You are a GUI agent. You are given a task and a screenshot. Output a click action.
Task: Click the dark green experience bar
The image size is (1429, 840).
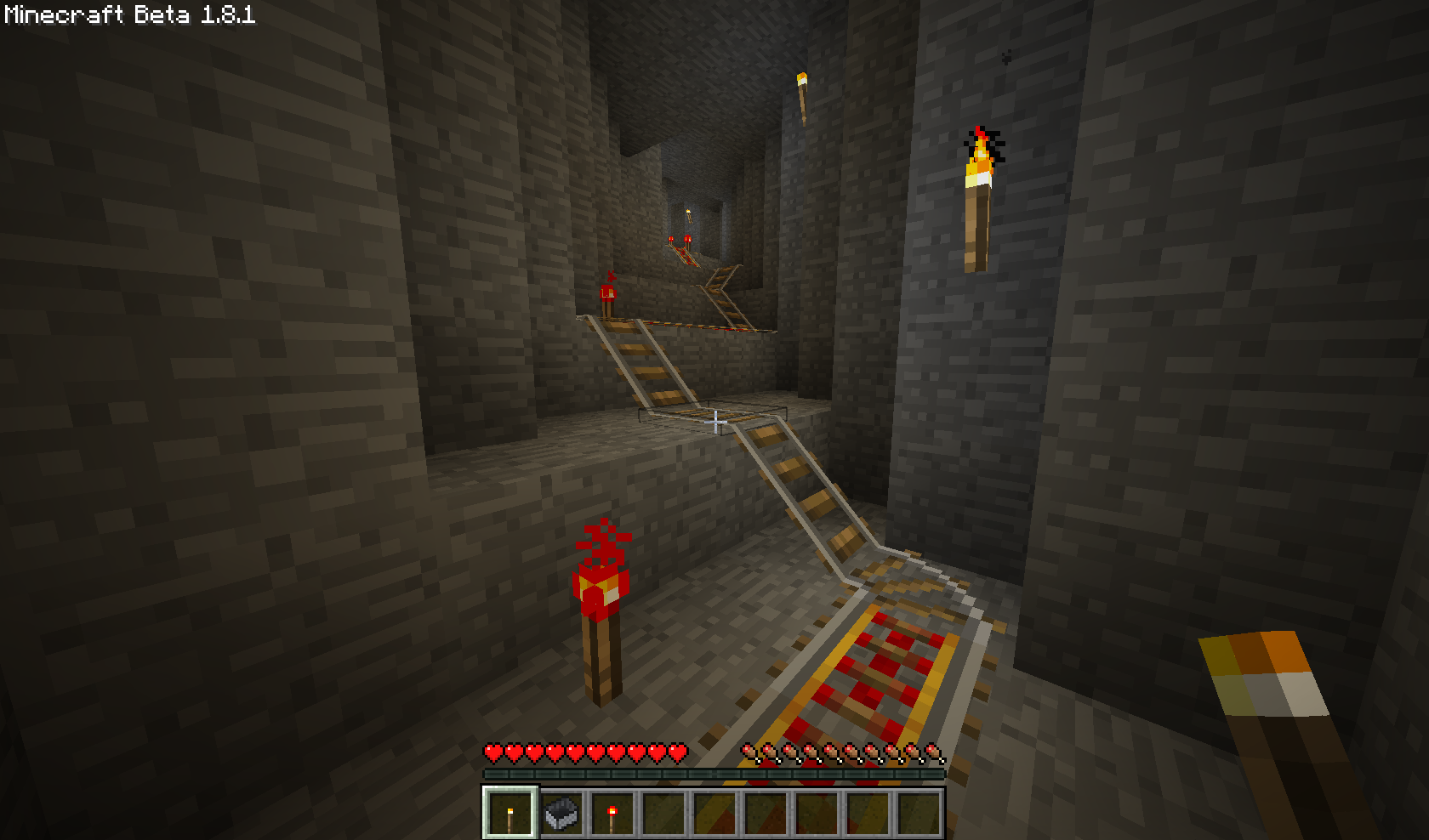[714, 772]
